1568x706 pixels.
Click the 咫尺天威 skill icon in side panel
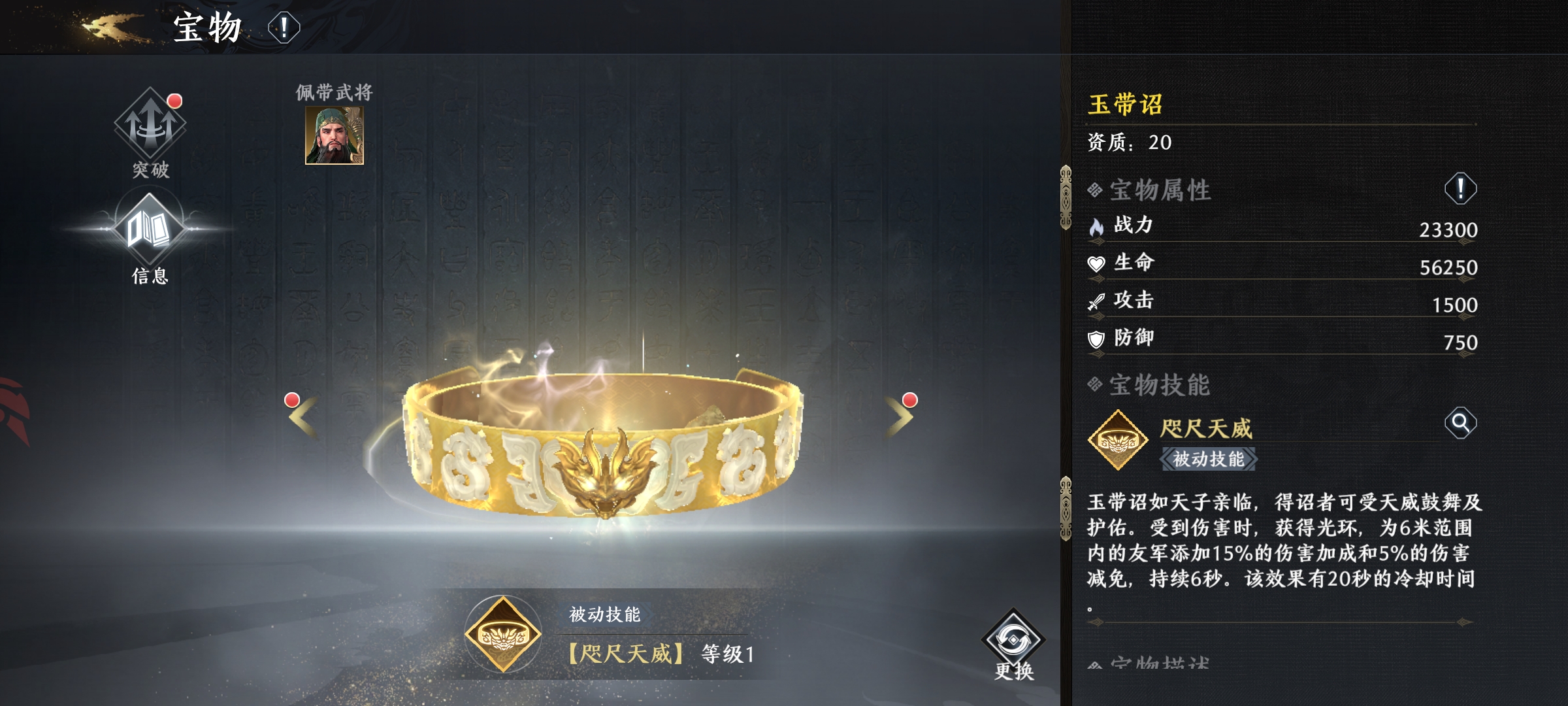click(1118, 440)
